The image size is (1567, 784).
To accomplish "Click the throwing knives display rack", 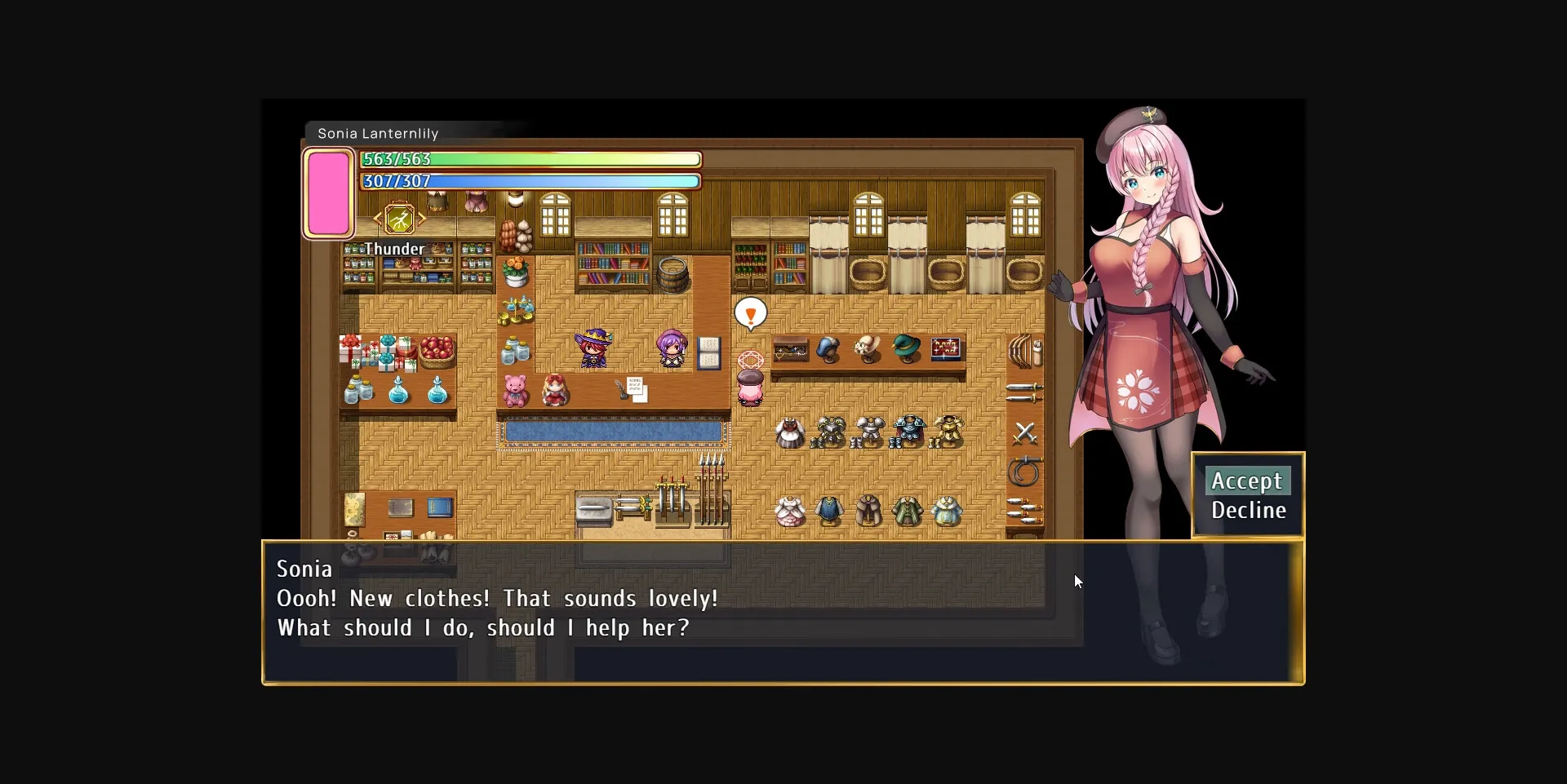I will click(1025, 511).
